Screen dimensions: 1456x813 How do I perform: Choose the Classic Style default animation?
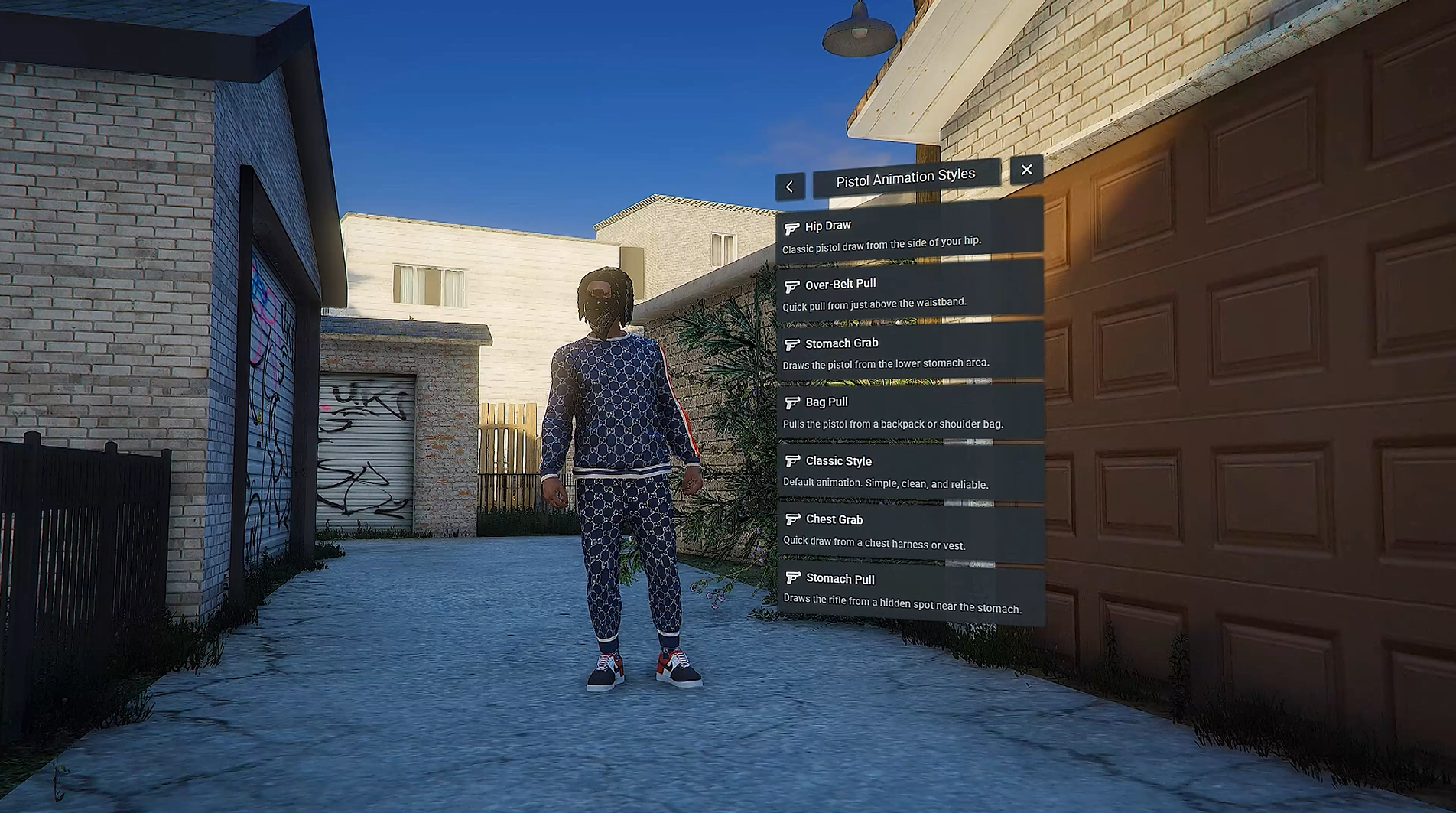coord(909,472)
